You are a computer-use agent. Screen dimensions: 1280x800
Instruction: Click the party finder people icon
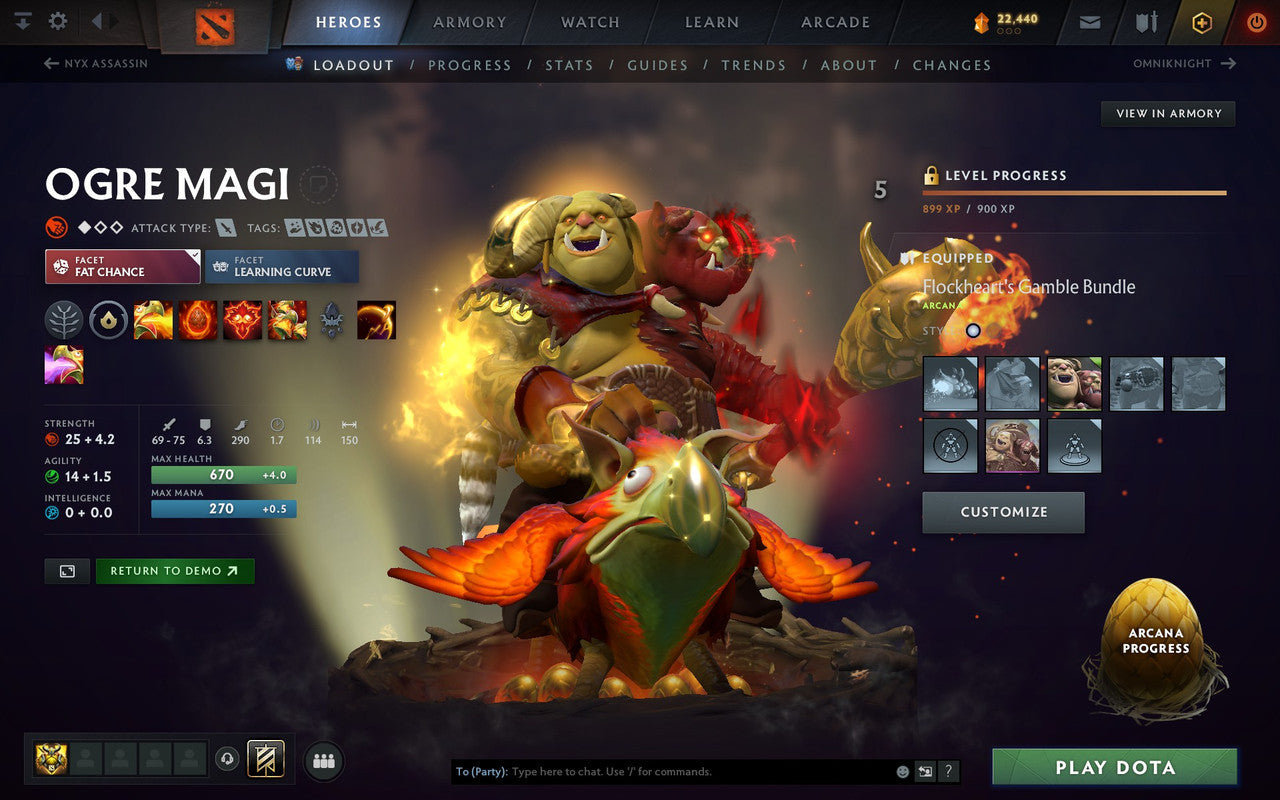322,760
